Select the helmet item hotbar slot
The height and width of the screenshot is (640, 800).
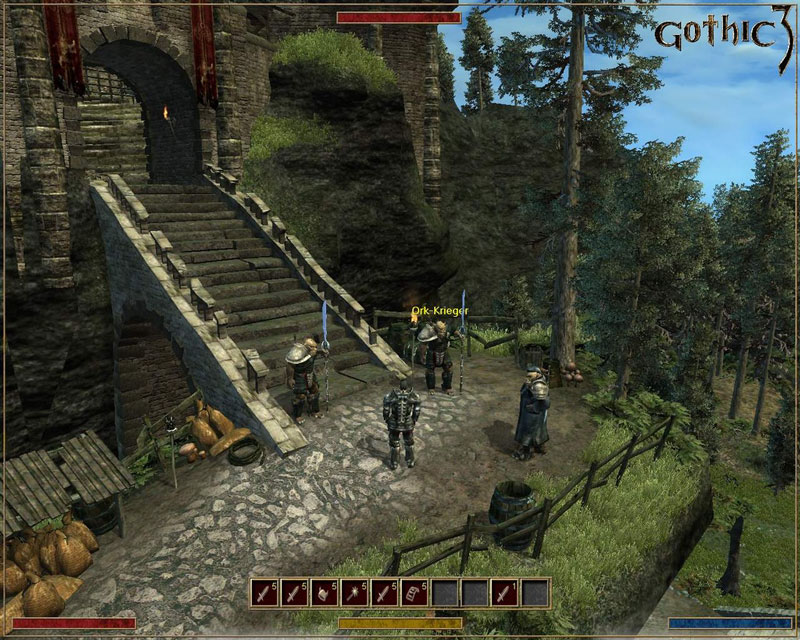point(325,592)
